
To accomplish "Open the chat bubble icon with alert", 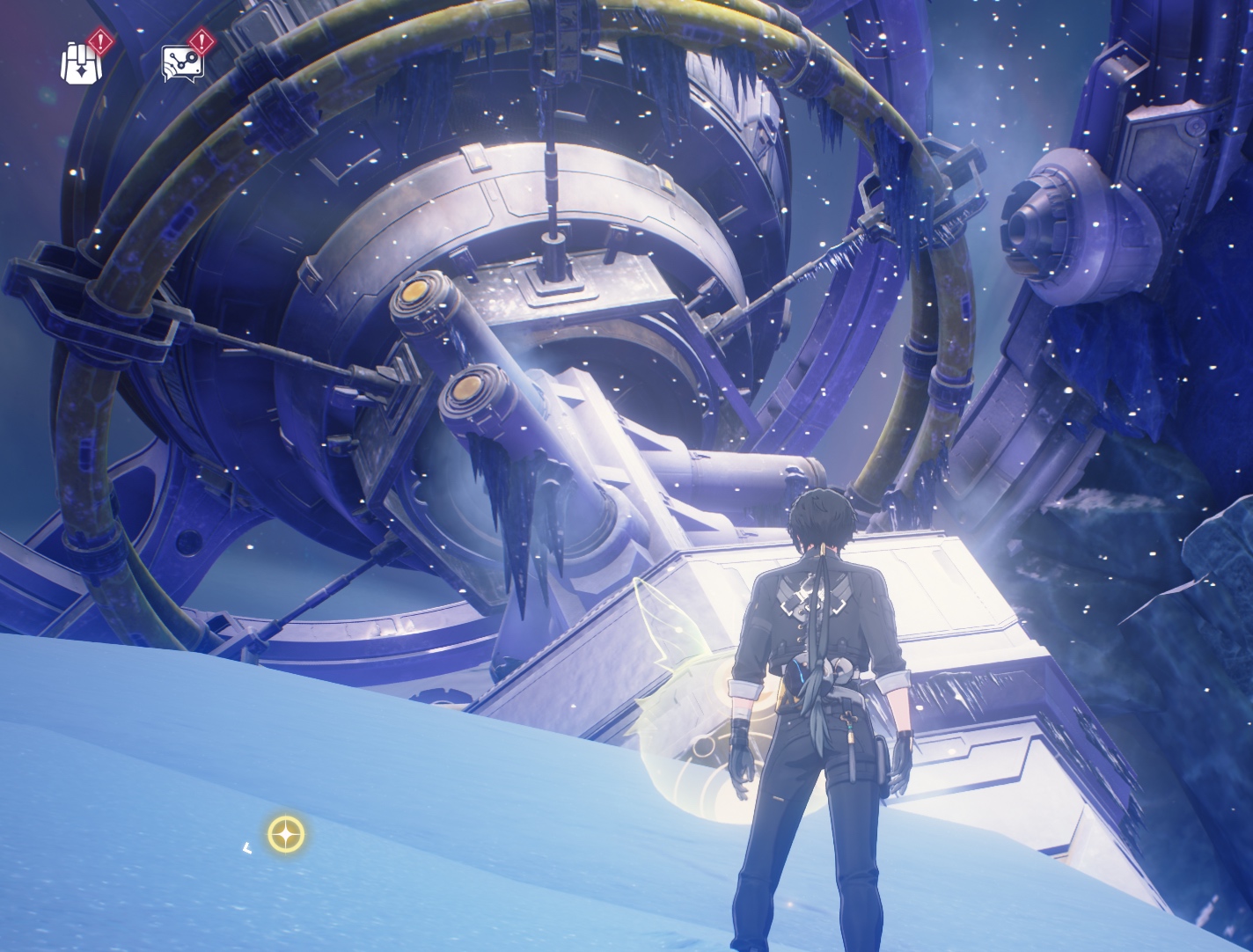I will [183, 62].
